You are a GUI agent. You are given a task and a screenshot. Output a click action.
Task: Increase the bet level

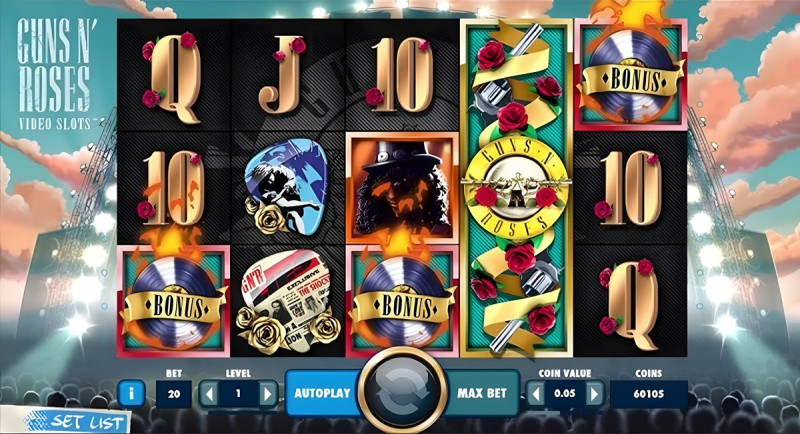coord(267,393)
